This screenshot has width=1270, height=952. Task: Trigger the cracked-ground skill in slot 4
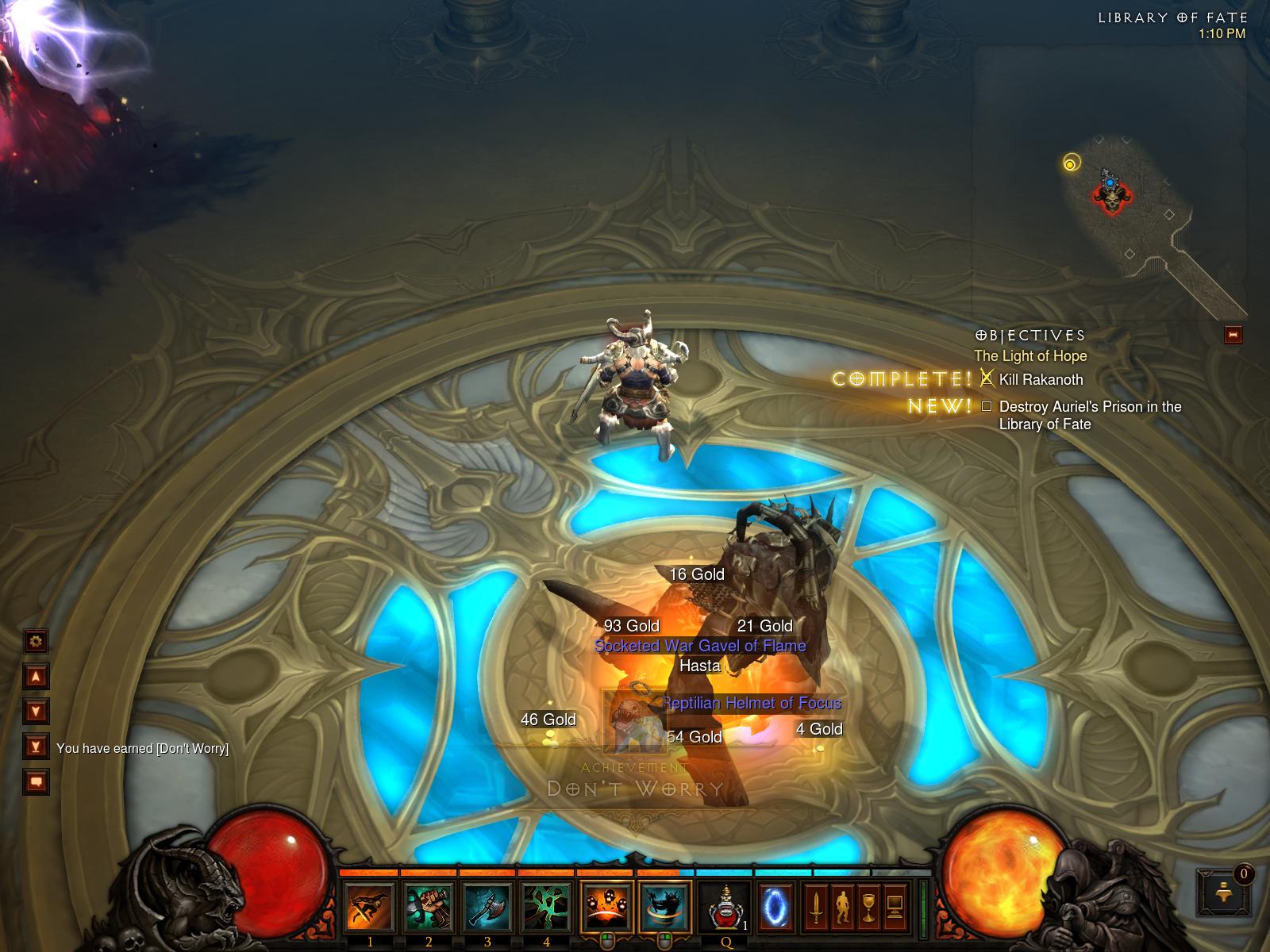coord(546,907)
